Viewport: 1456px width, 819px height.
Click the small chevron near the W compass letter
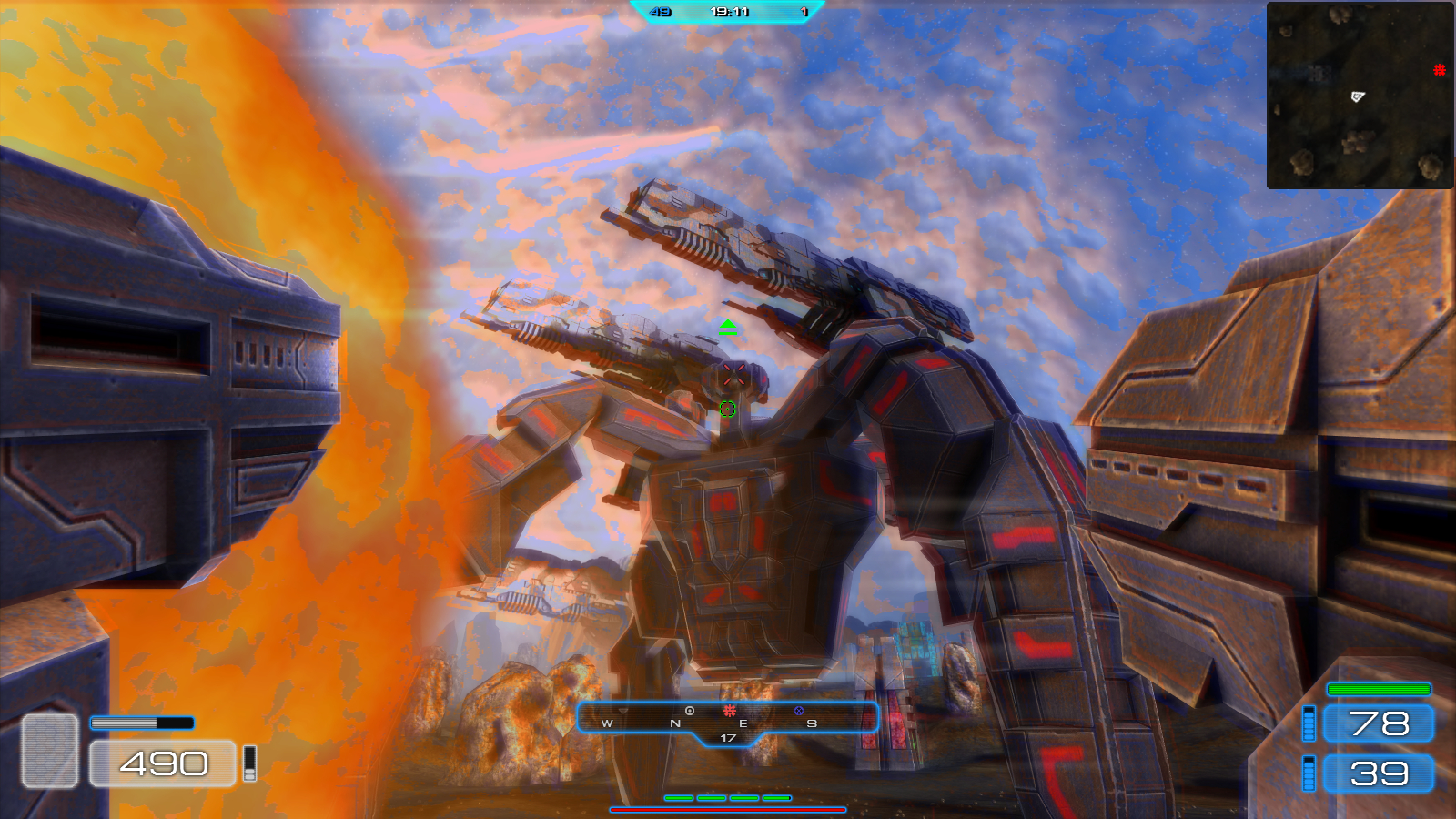coord(623,710)
